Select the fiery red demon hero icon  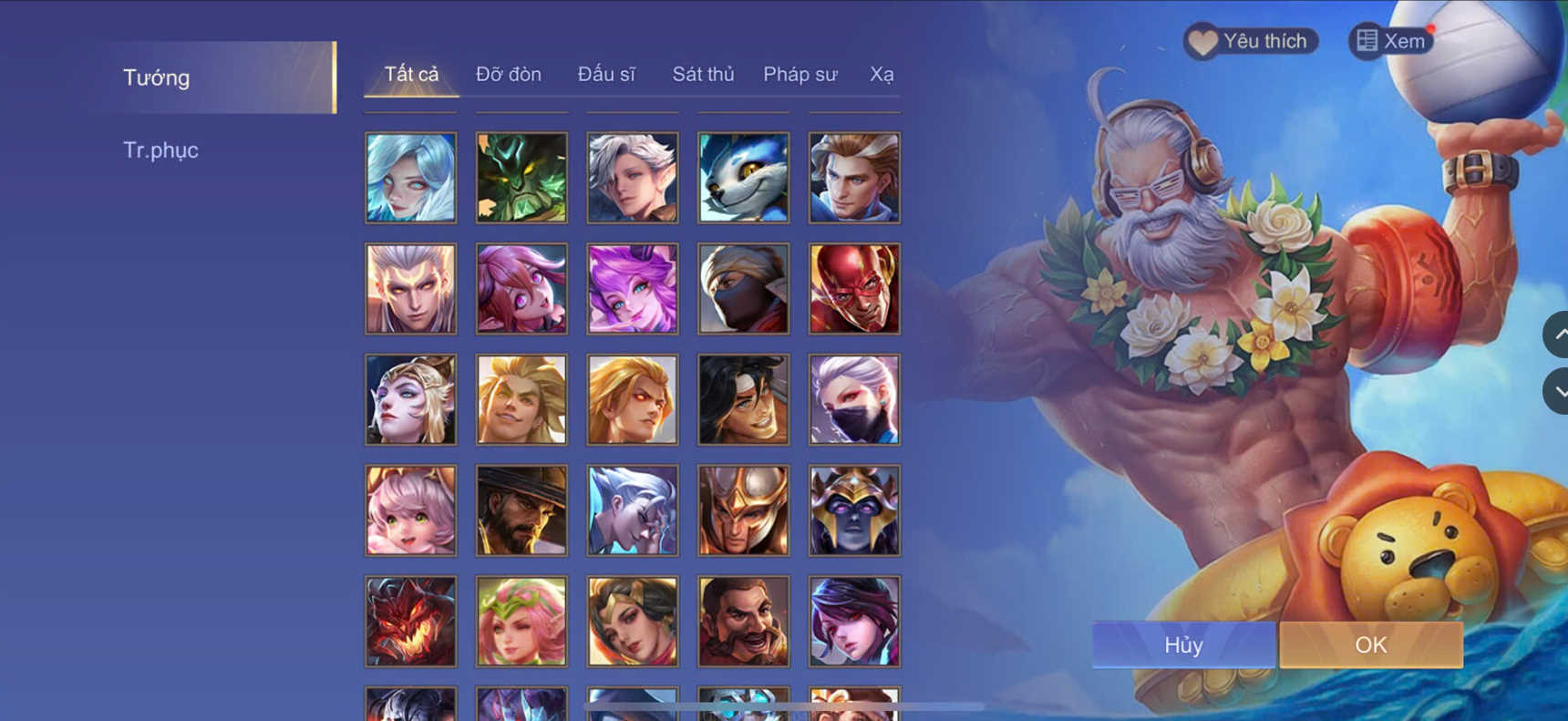[410, 622]
